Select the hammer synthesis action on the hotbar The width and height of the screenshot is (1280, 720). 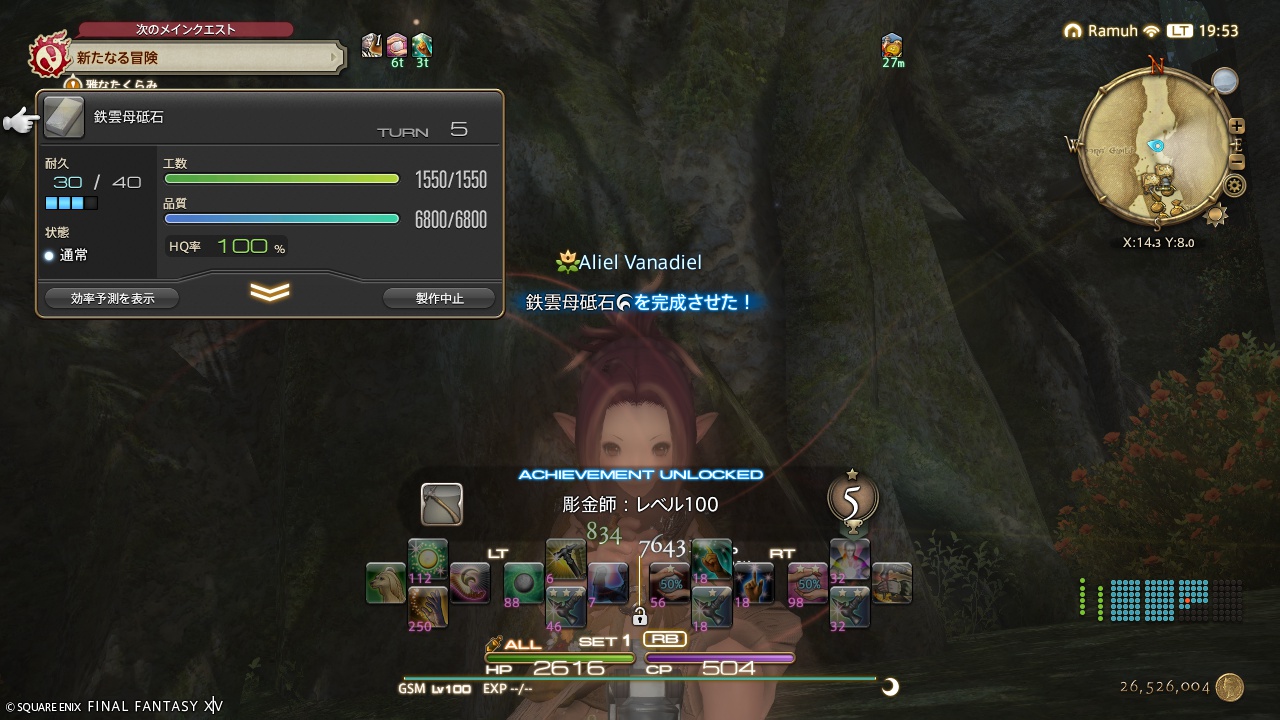[x=567, y=557]
